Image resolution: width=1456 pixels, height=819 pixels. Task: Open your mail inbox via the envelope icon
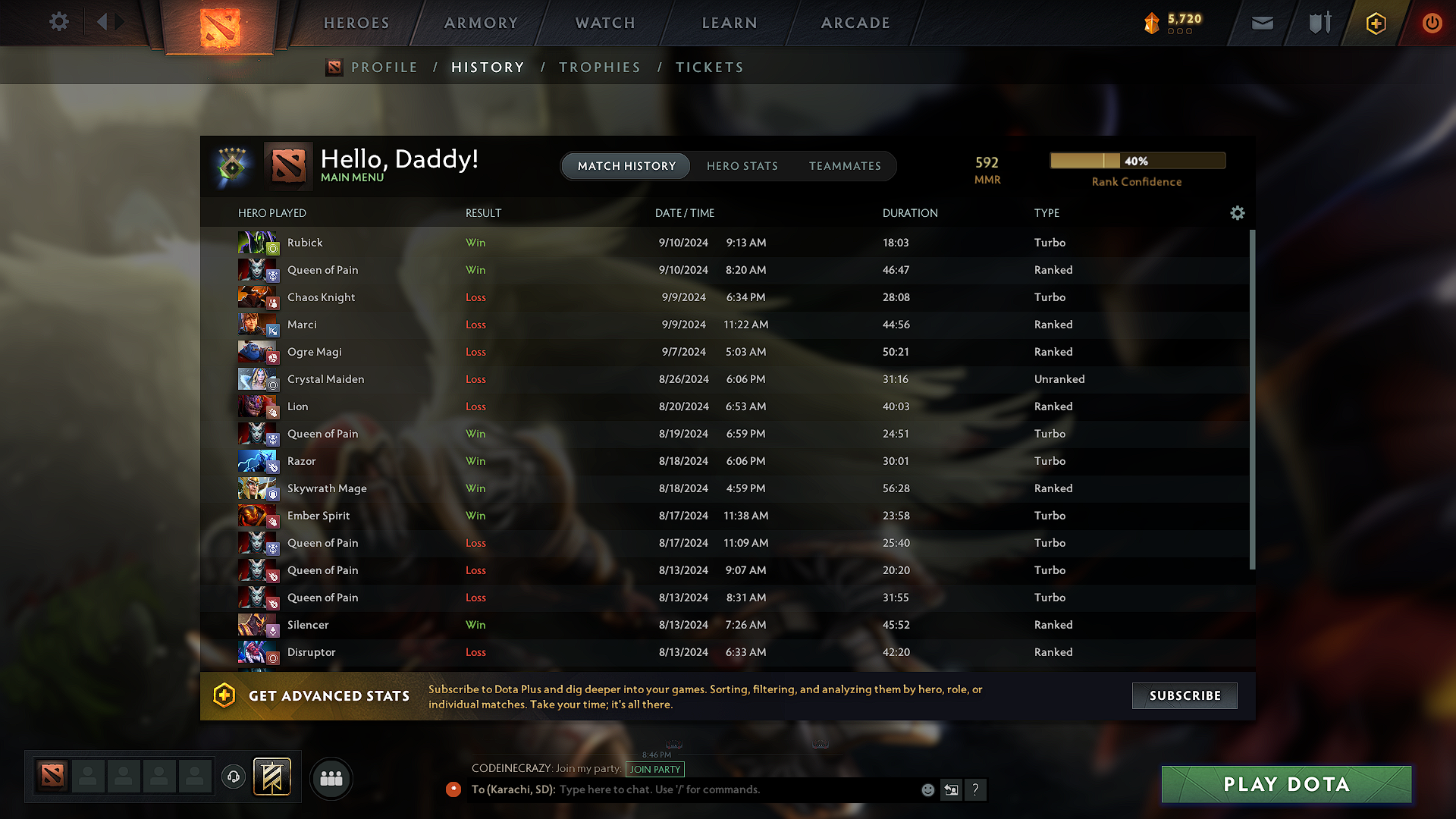coord(1262,23)
